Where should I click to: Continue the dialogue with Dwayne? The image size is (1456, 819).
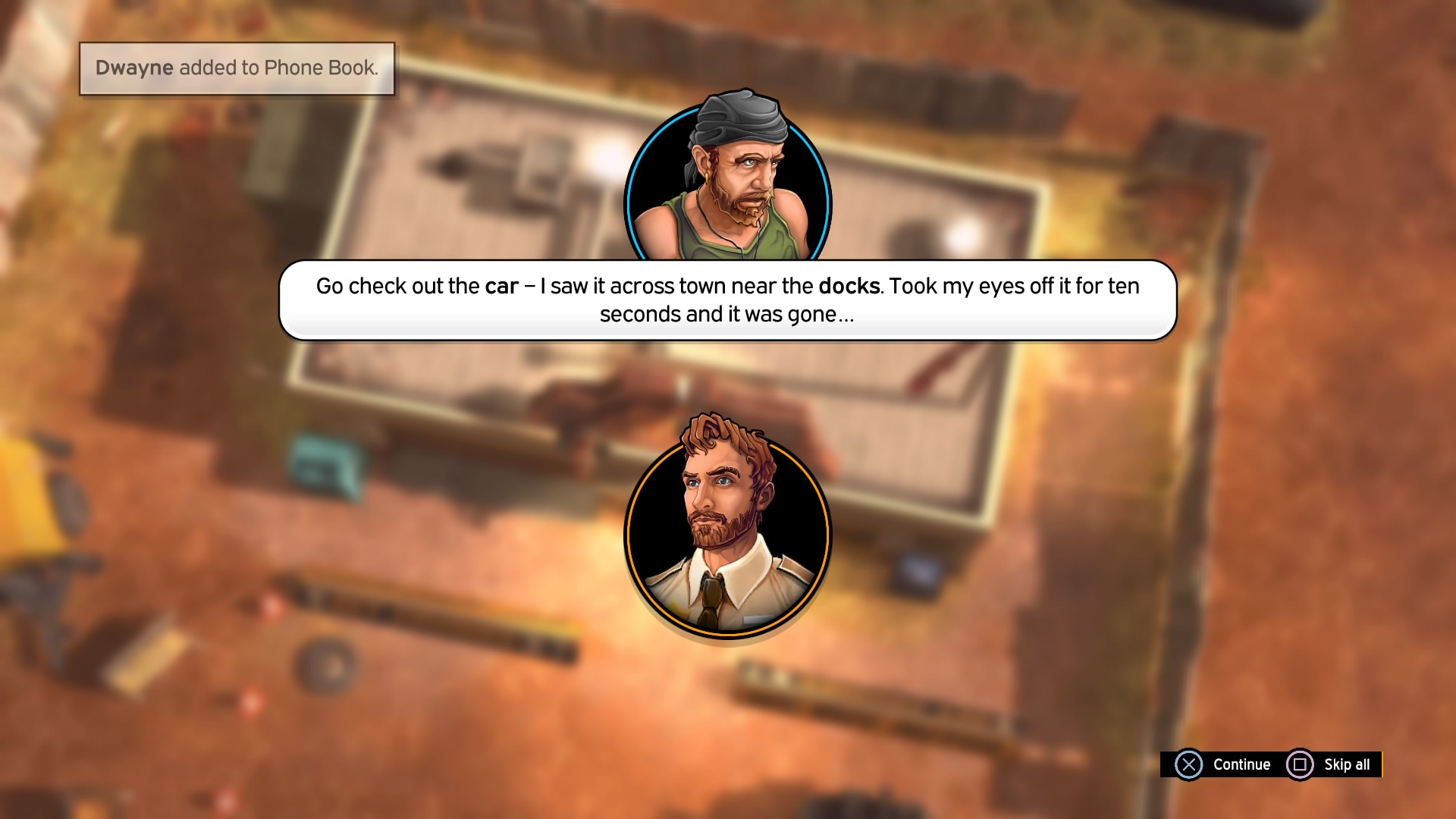click(1222, 764)
